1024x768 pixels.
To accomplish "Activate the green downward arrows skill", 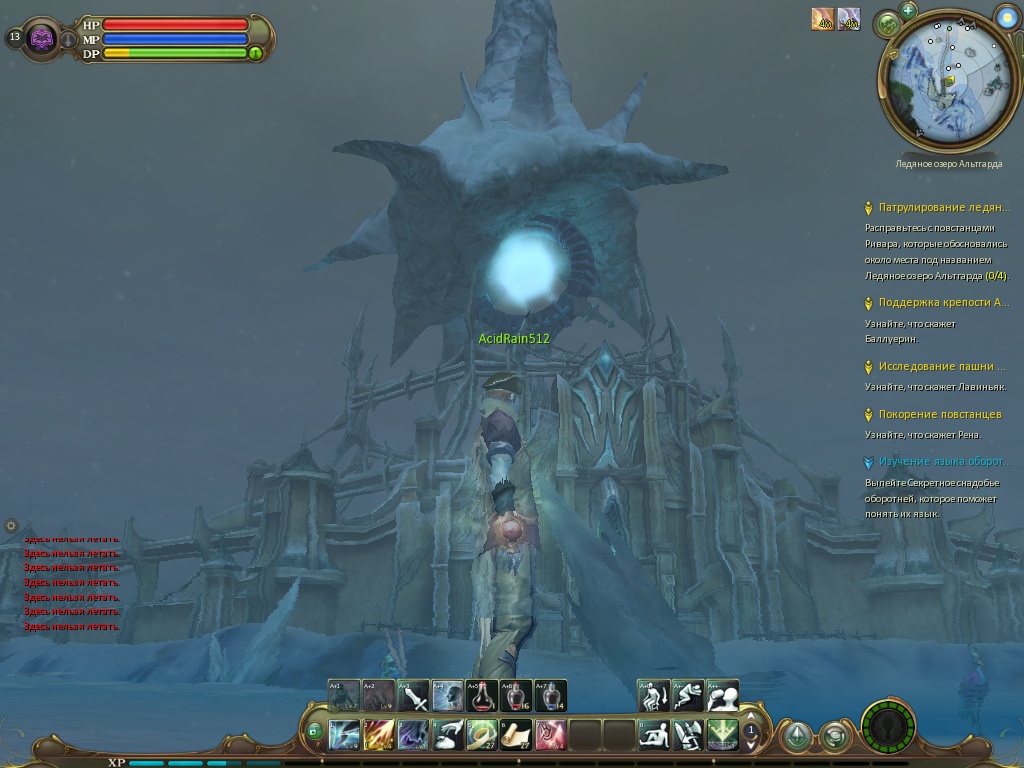I will point(722,735).
